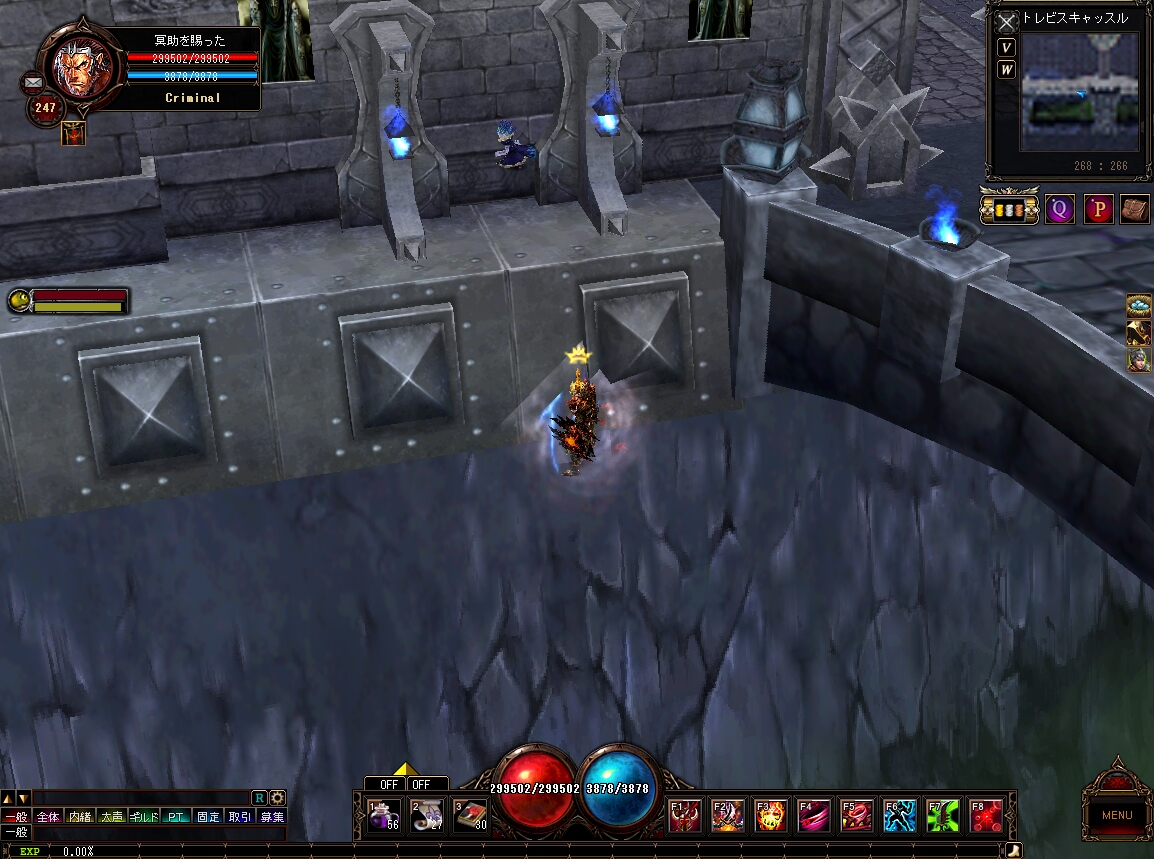Use the red book item in slot 3
This screenshot has height=859, width=1154.
pyautogui.click(x=471, y=815)
